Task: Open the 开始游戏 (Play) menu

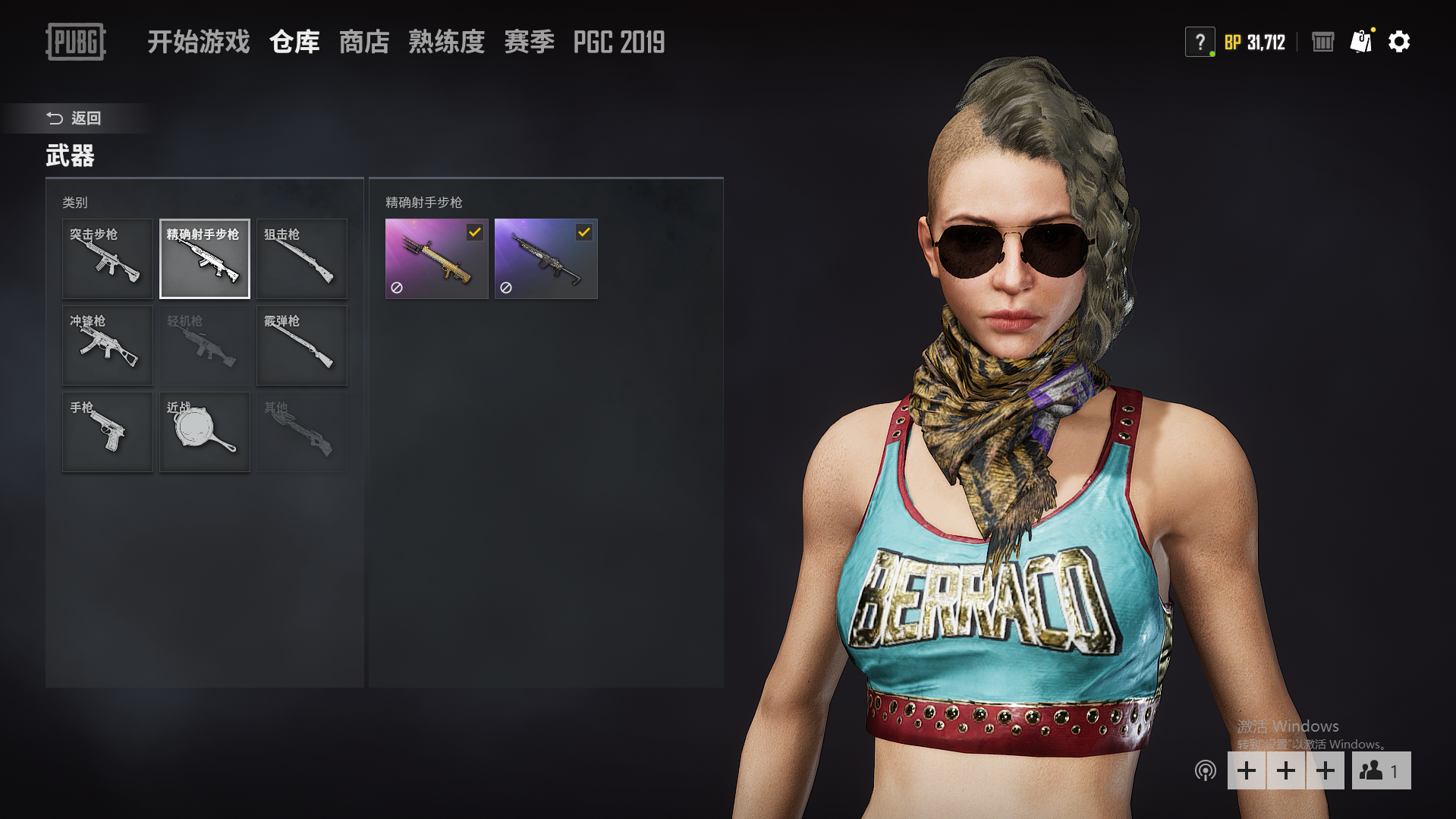Action: 198,42
